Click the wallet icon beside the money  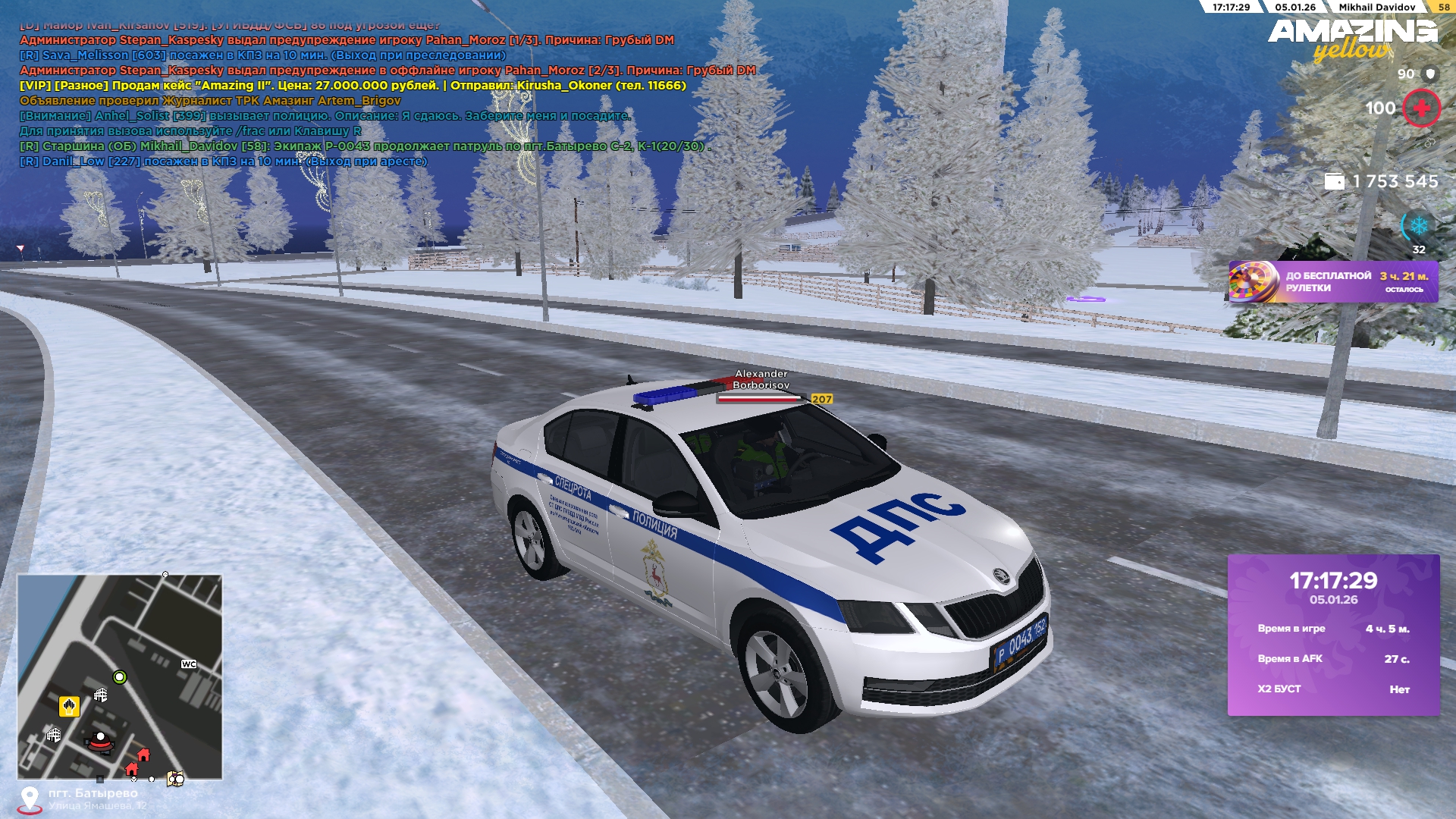click(1334, 181)
